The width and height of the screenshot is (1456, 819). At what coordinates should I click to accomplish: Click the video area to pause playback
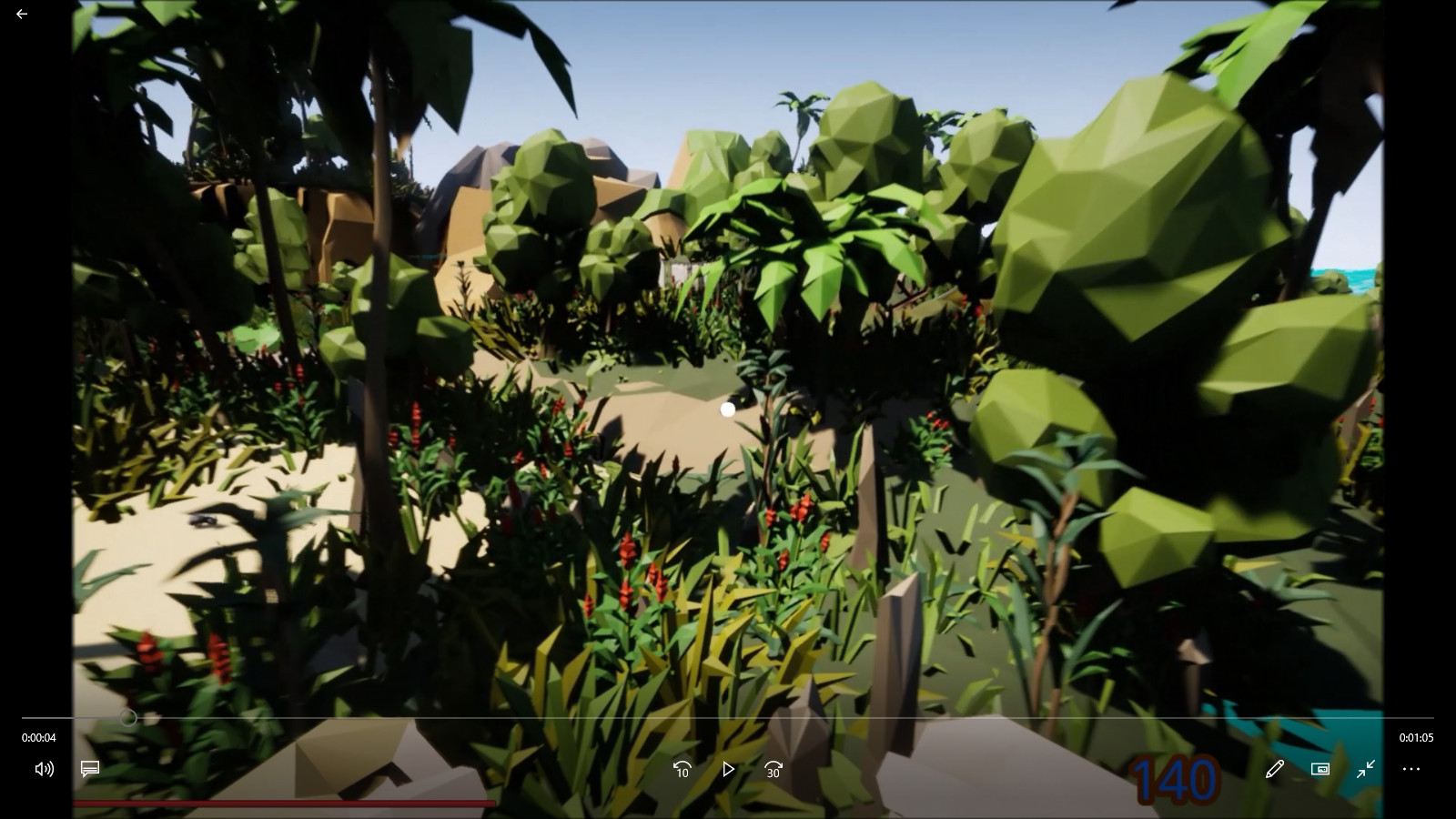click(728, 364)
